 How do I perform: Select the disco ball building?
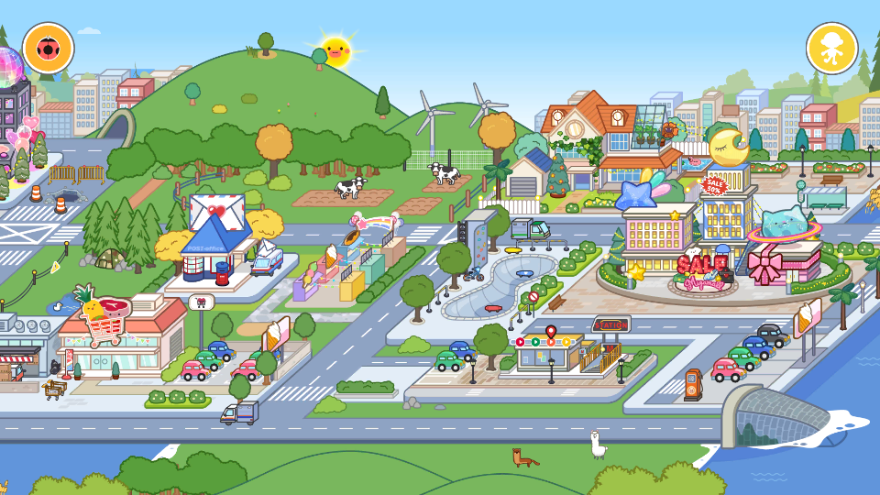10,85
